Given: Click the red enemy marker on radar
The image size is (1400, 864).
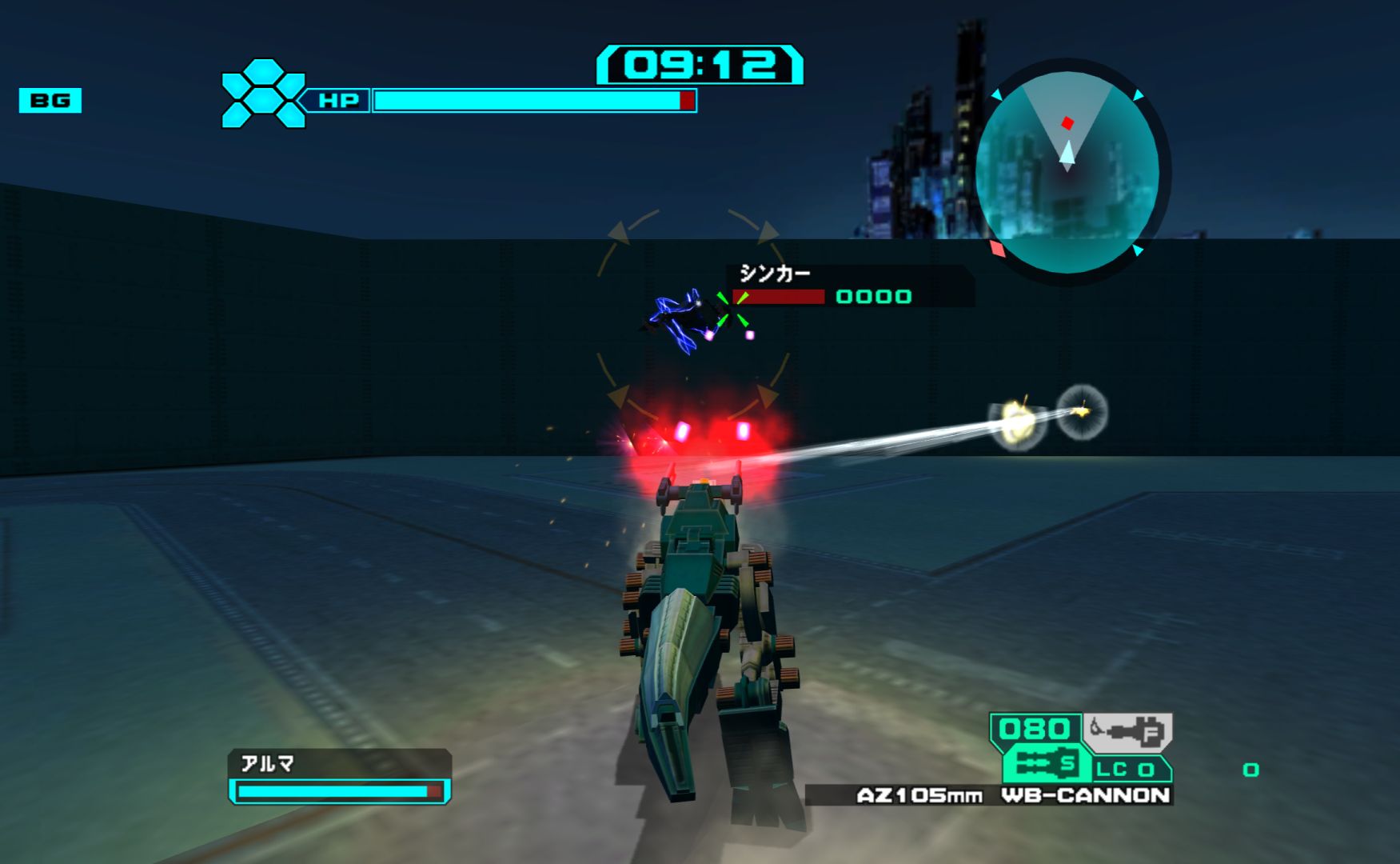Looking at the screenshot, I should [x=1067, y=123].
